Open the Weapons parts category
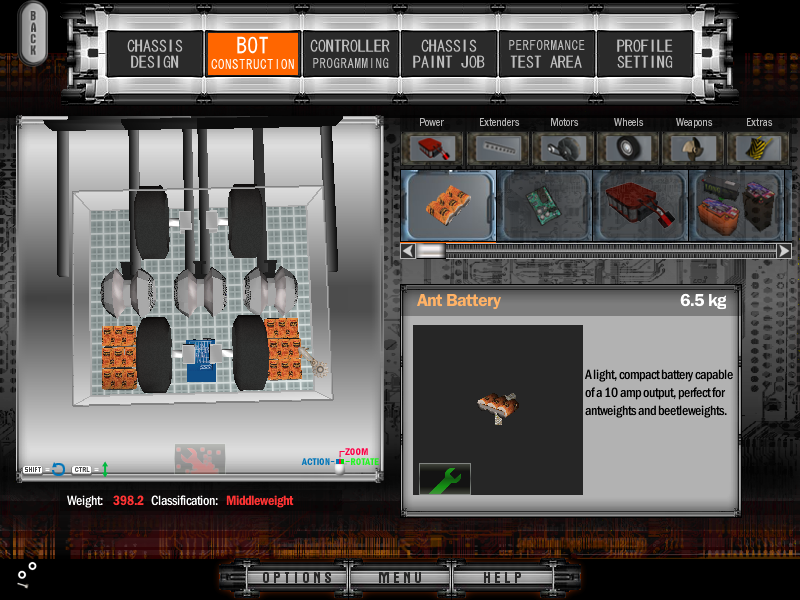Screen dimensions: 800x600 coord(694,148)
